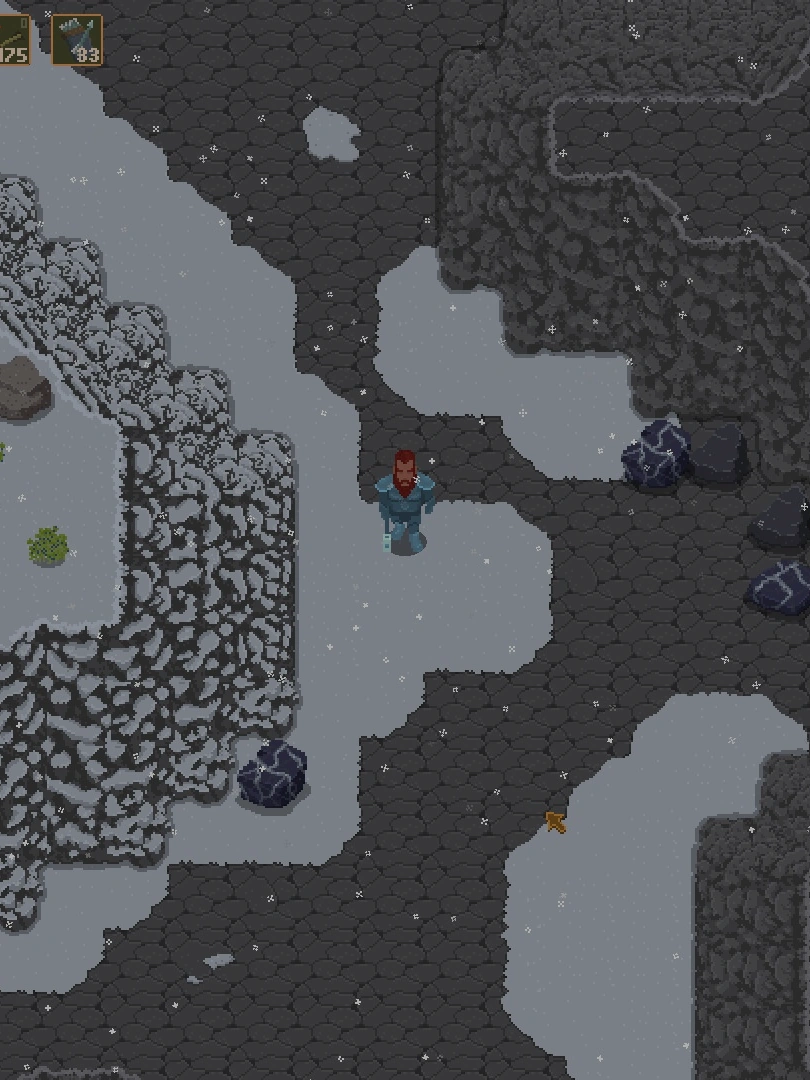Select the arrow quiver slot showing 83
810x1080 pixels.
(77, 40)
